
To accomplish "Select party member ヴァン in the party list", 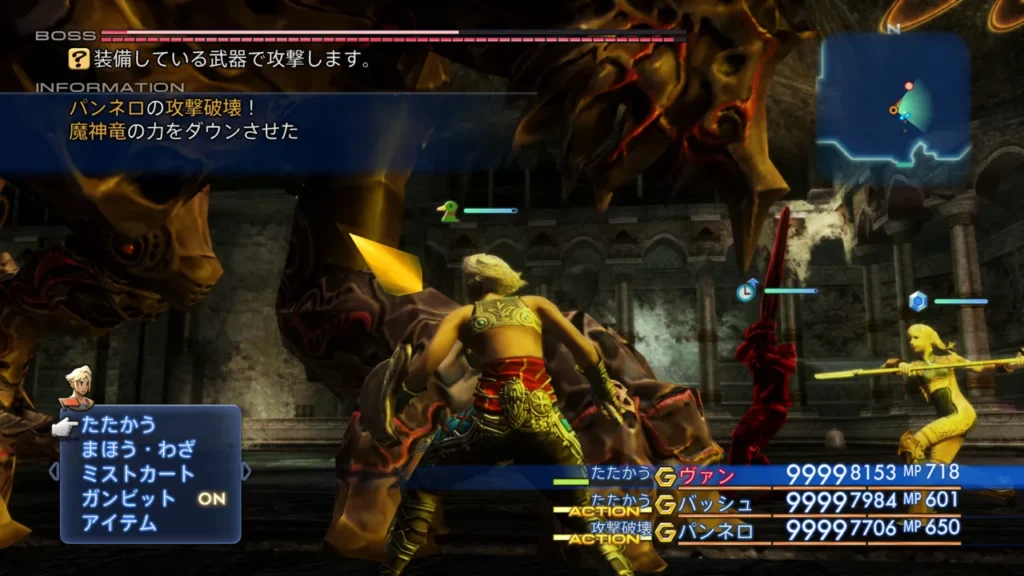I will click(x=706, y=475).
